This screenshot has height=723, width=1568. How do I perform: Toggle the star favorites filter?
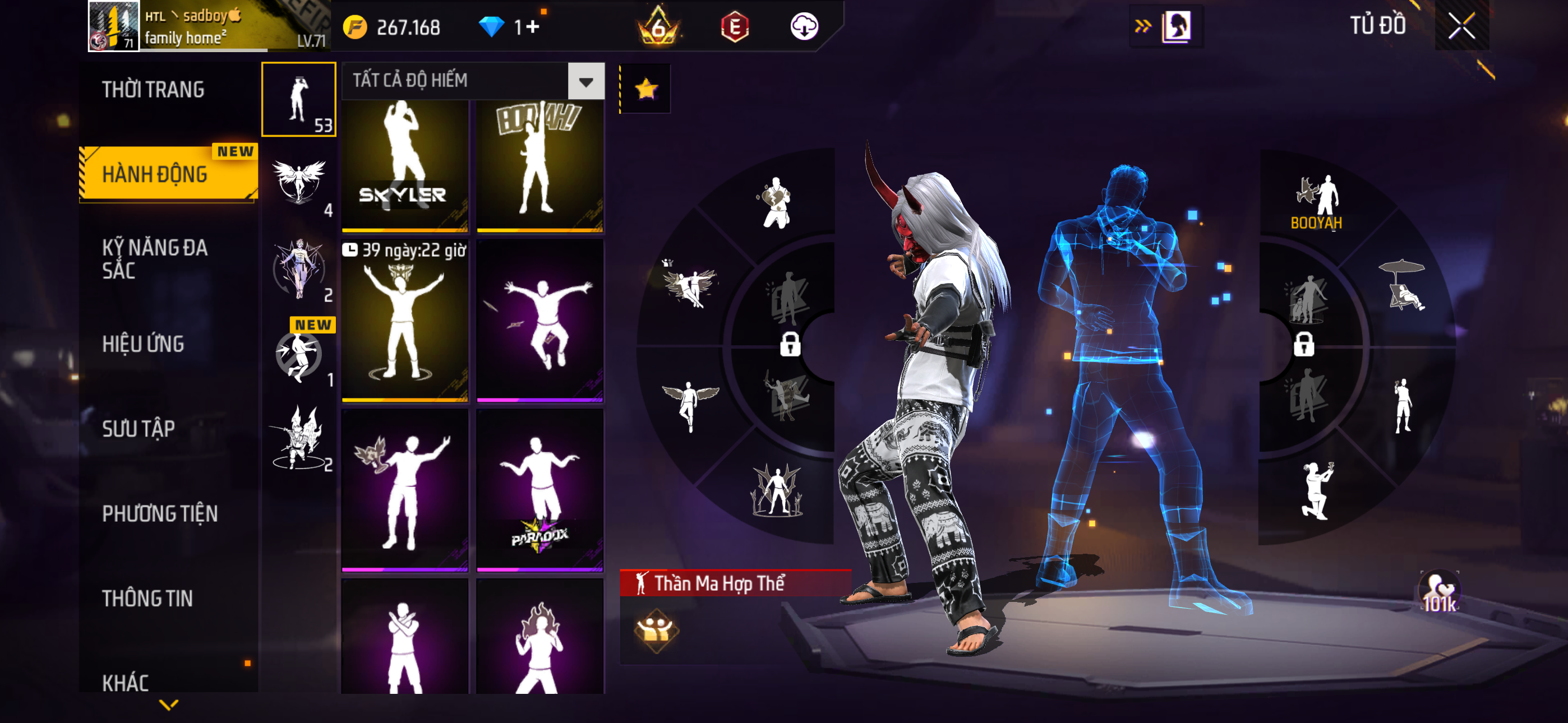pos(646,90)
